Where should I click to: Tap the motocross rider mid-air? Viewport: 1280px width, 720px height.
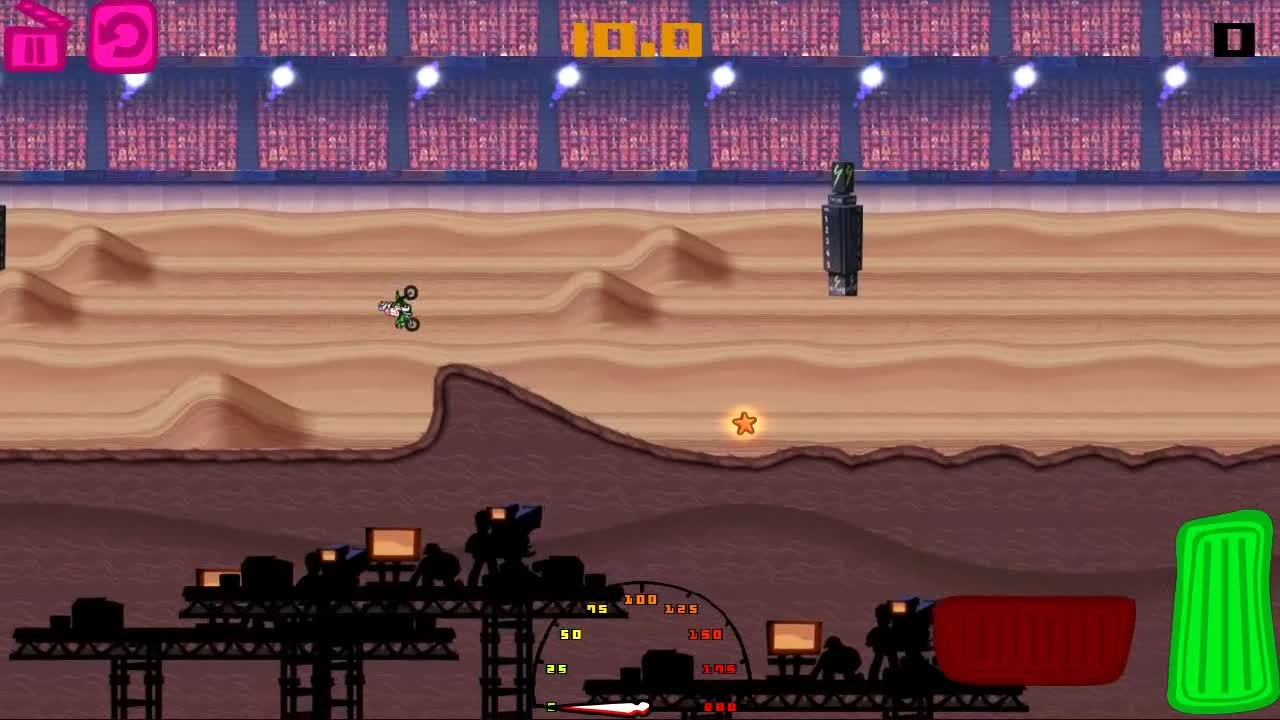point(398,308)
